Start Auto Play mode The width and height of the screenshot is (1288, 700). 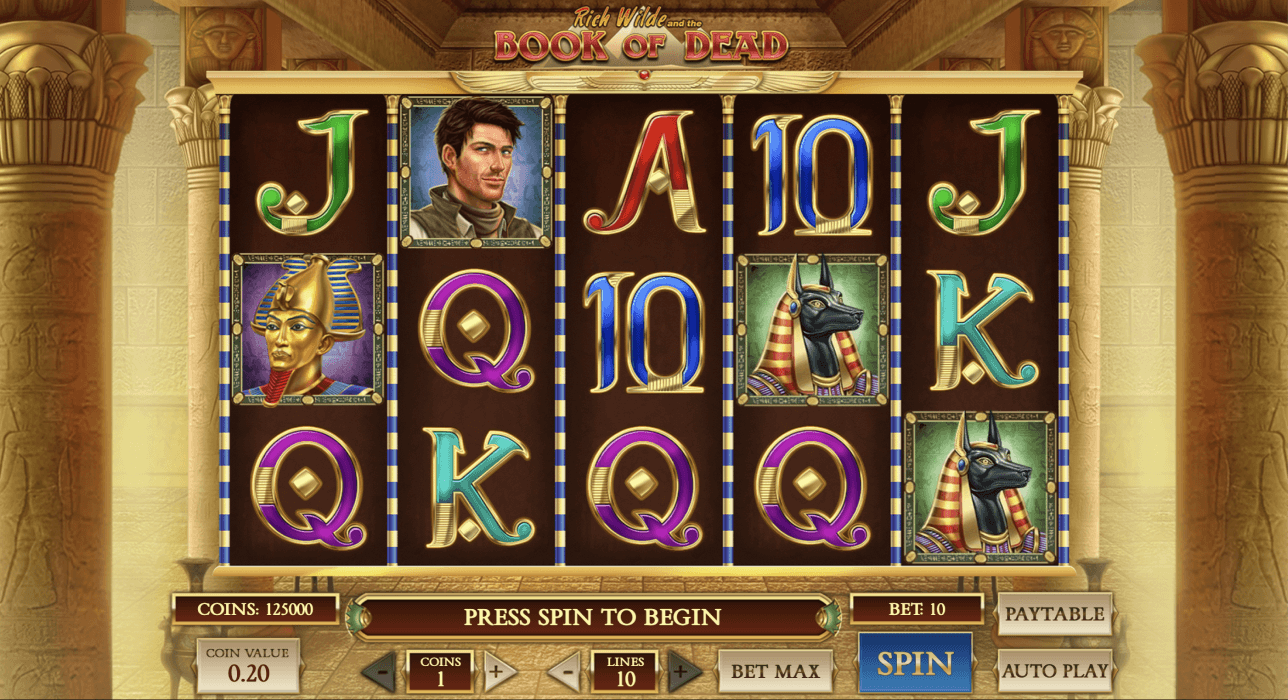(x=1054, y=670)
